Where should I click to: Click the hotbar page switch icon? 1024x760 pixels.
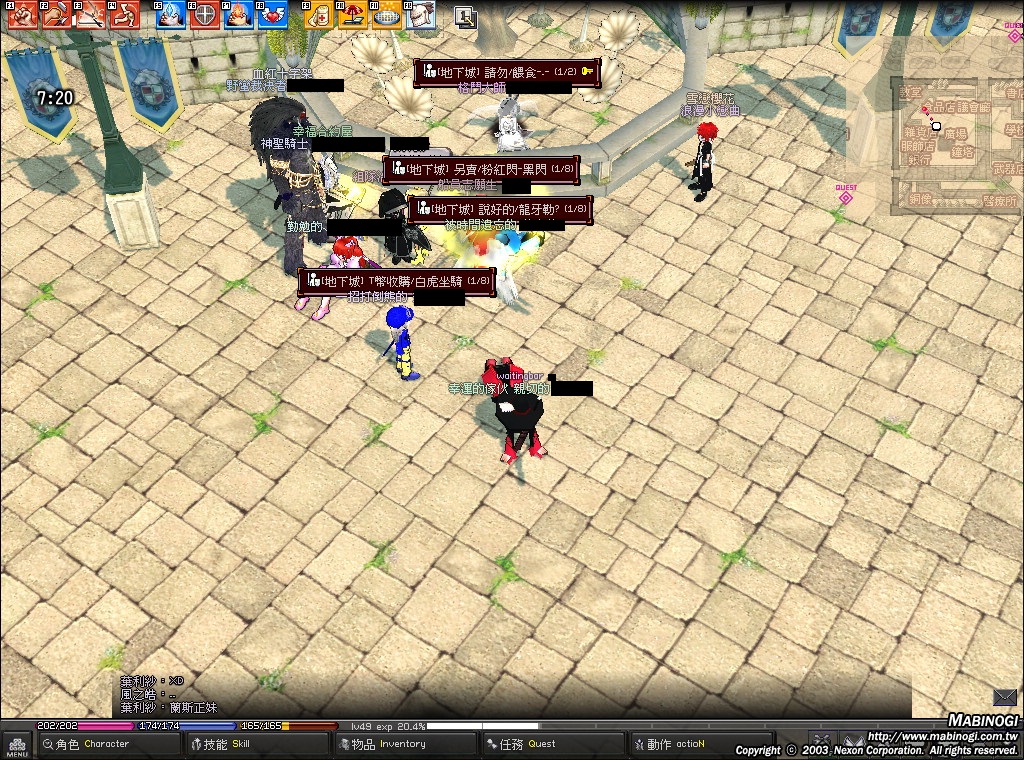(x=465, y=15)
